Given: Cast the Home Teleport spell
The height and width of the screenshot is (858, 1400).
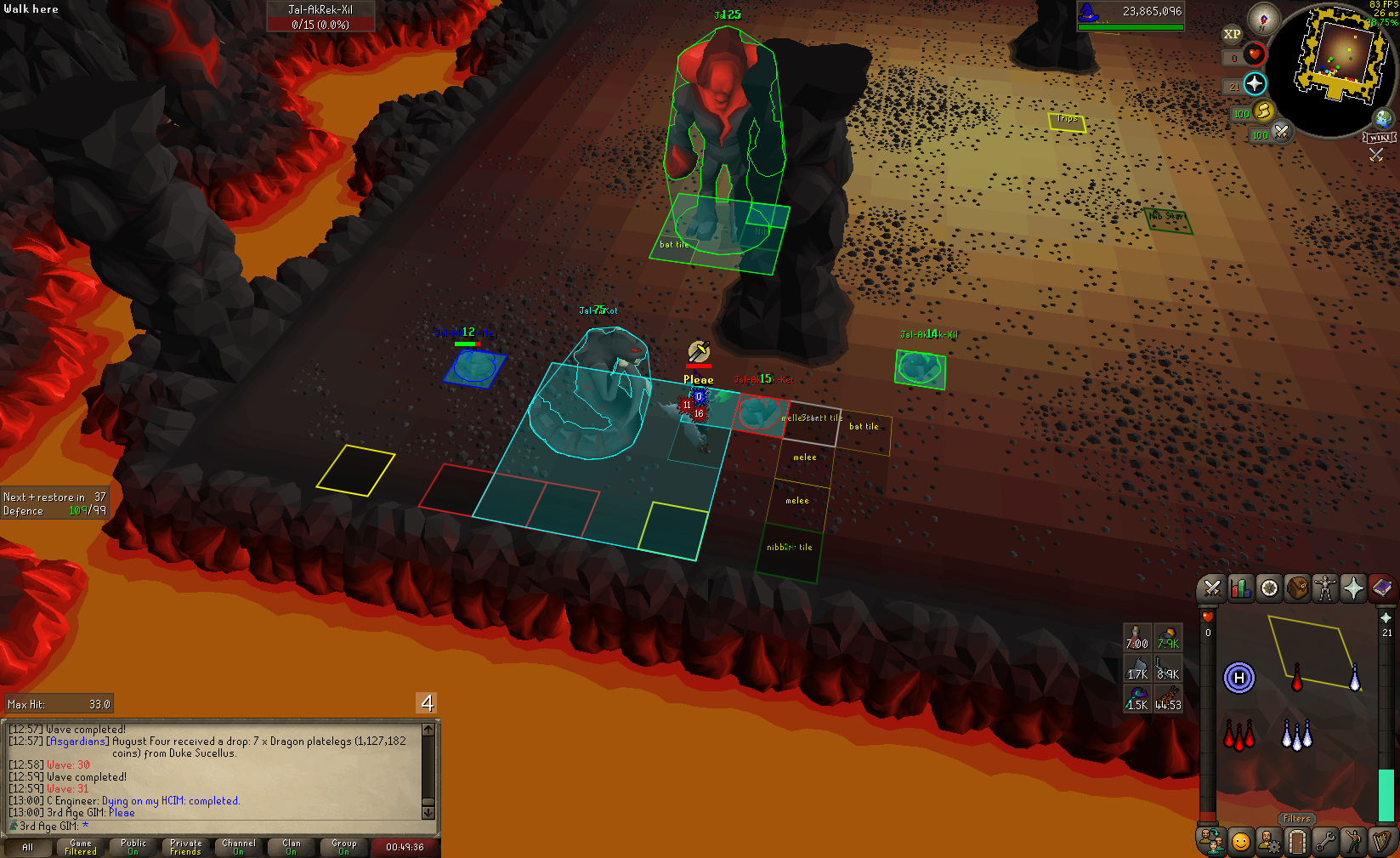Looking at the screenshot, I should 1239,678.
